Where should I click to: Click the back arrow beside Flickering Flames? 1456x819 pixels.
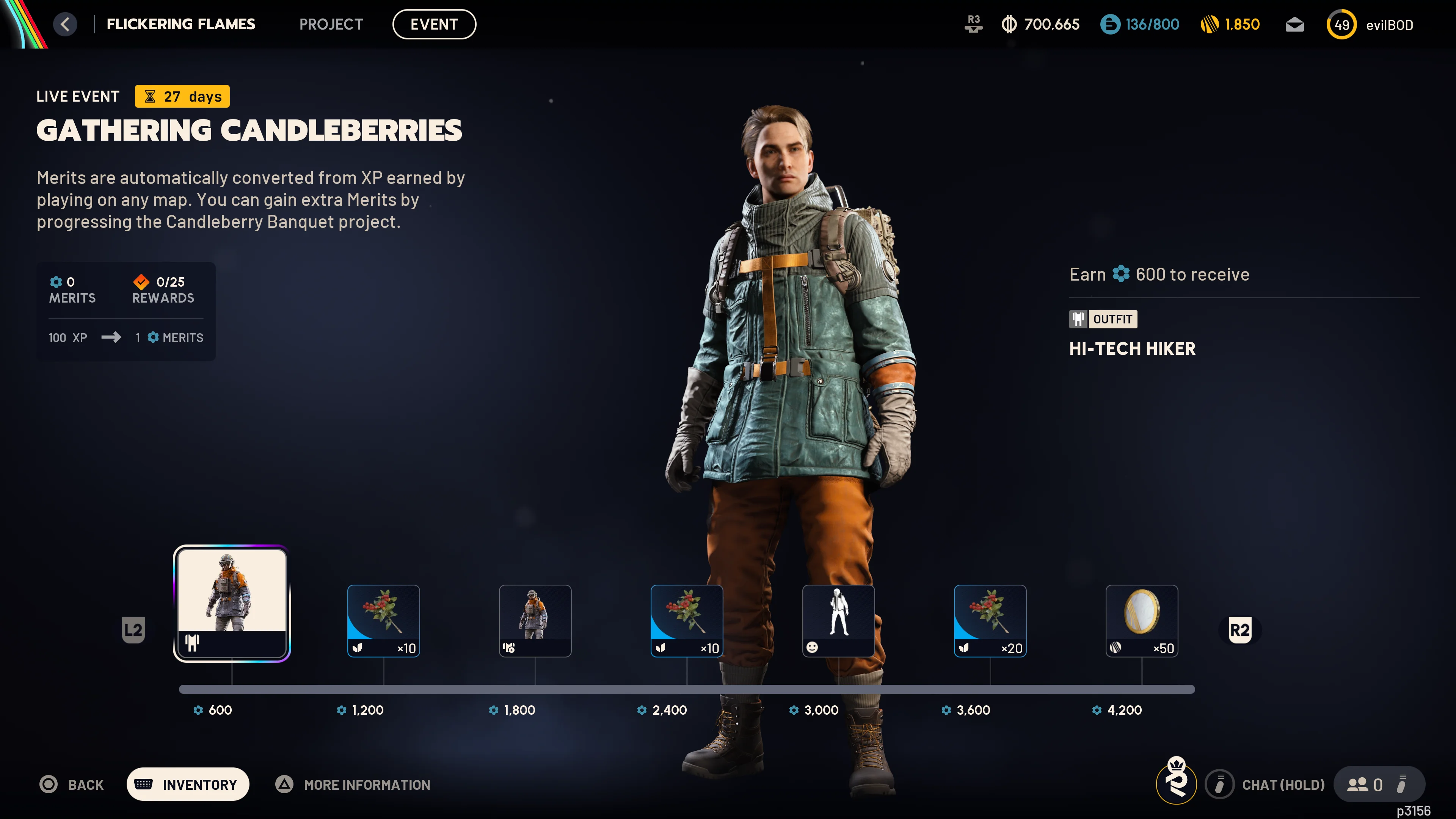tap(65, 24)
